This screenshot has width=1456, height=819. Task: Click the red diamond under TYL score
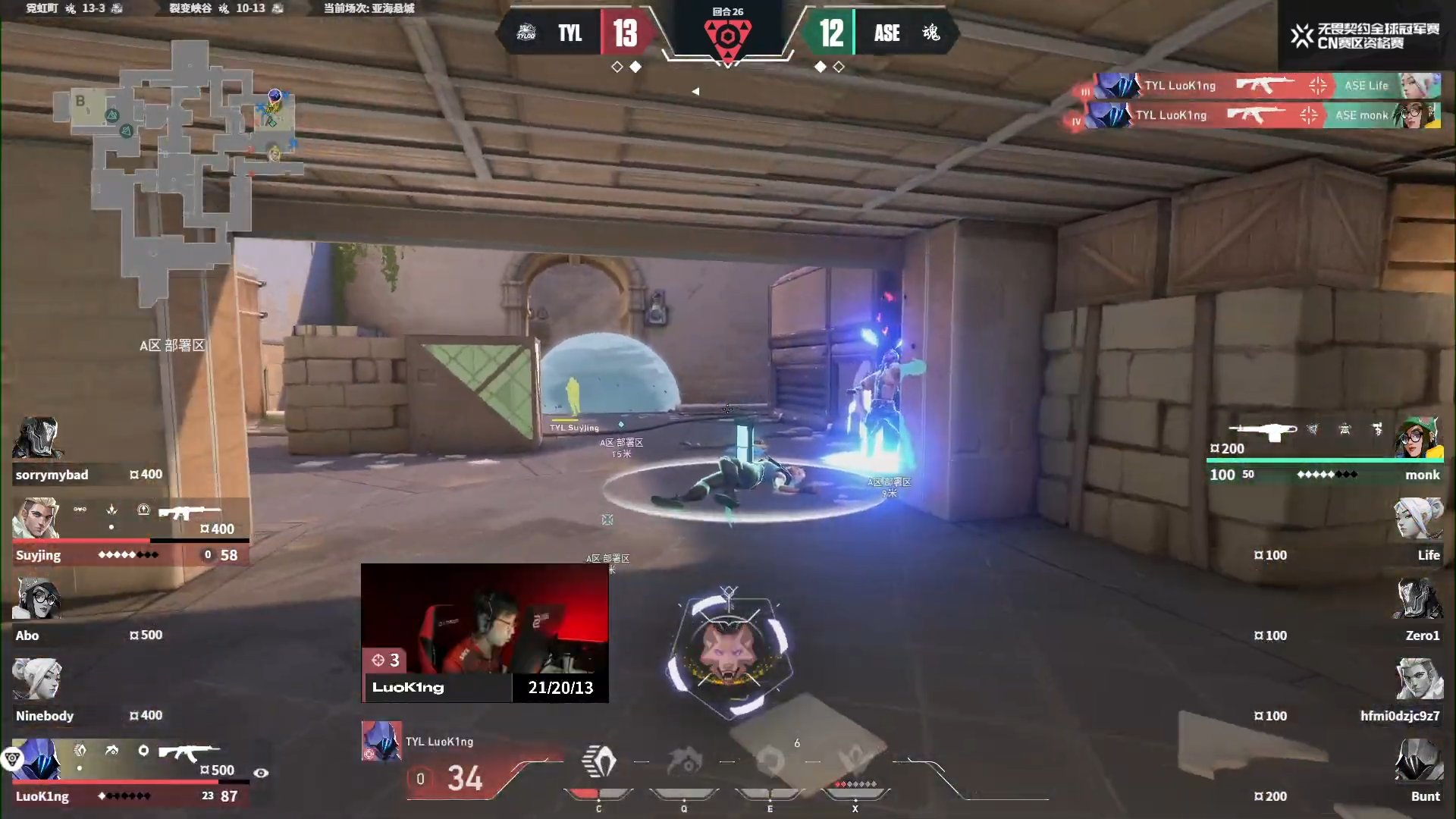[634, 67]
